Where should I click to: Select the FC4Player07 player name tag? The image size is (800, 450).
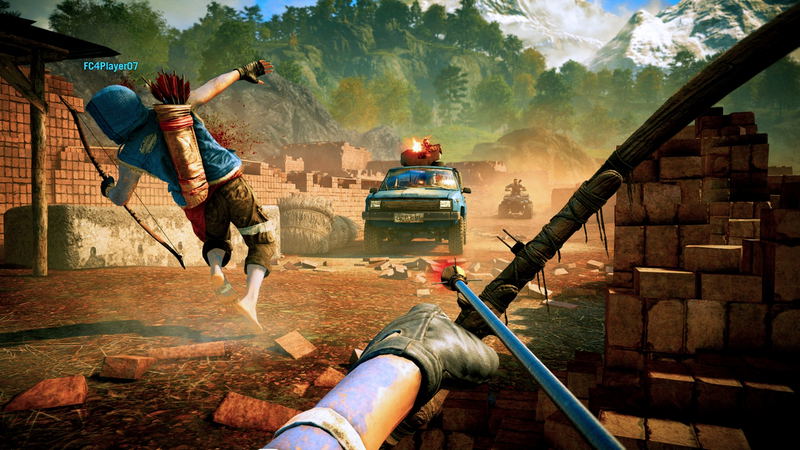110,66
